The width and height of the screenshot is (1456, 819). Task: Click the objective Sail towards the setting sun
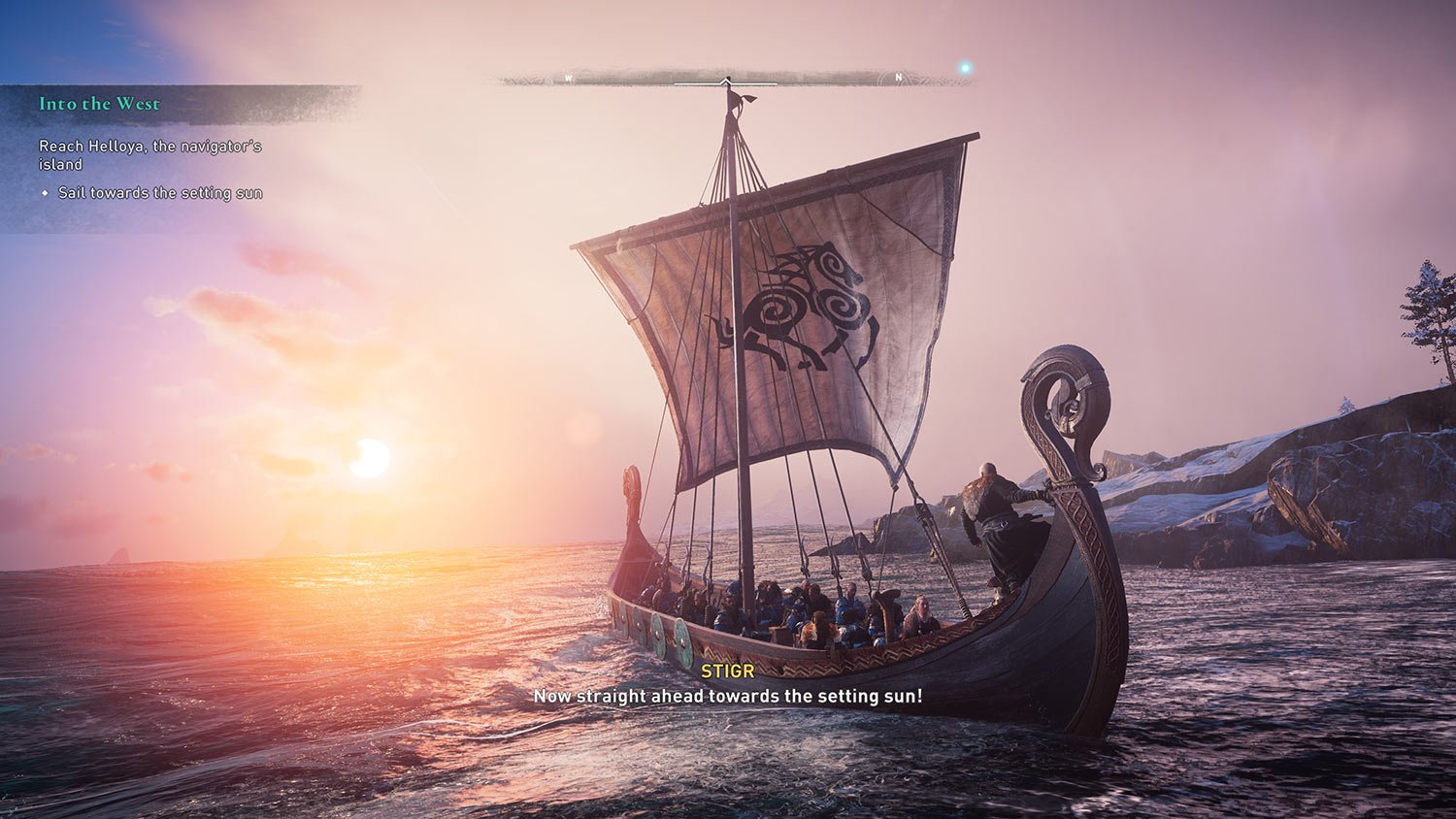(162, 193)
